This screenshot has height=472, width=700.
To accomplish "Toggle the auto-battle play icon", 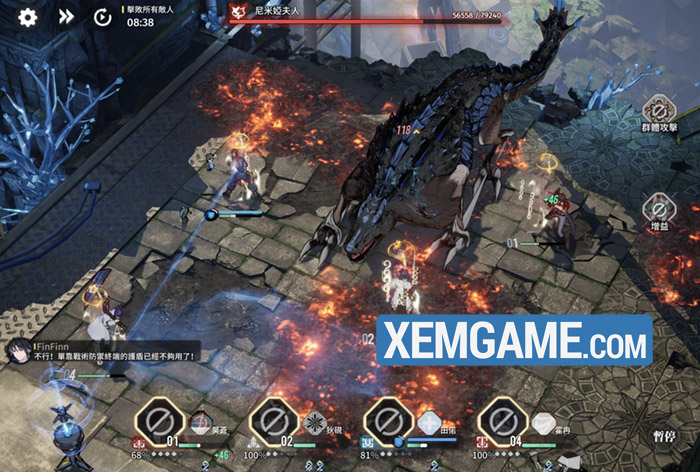I will (x=102, y=16).
